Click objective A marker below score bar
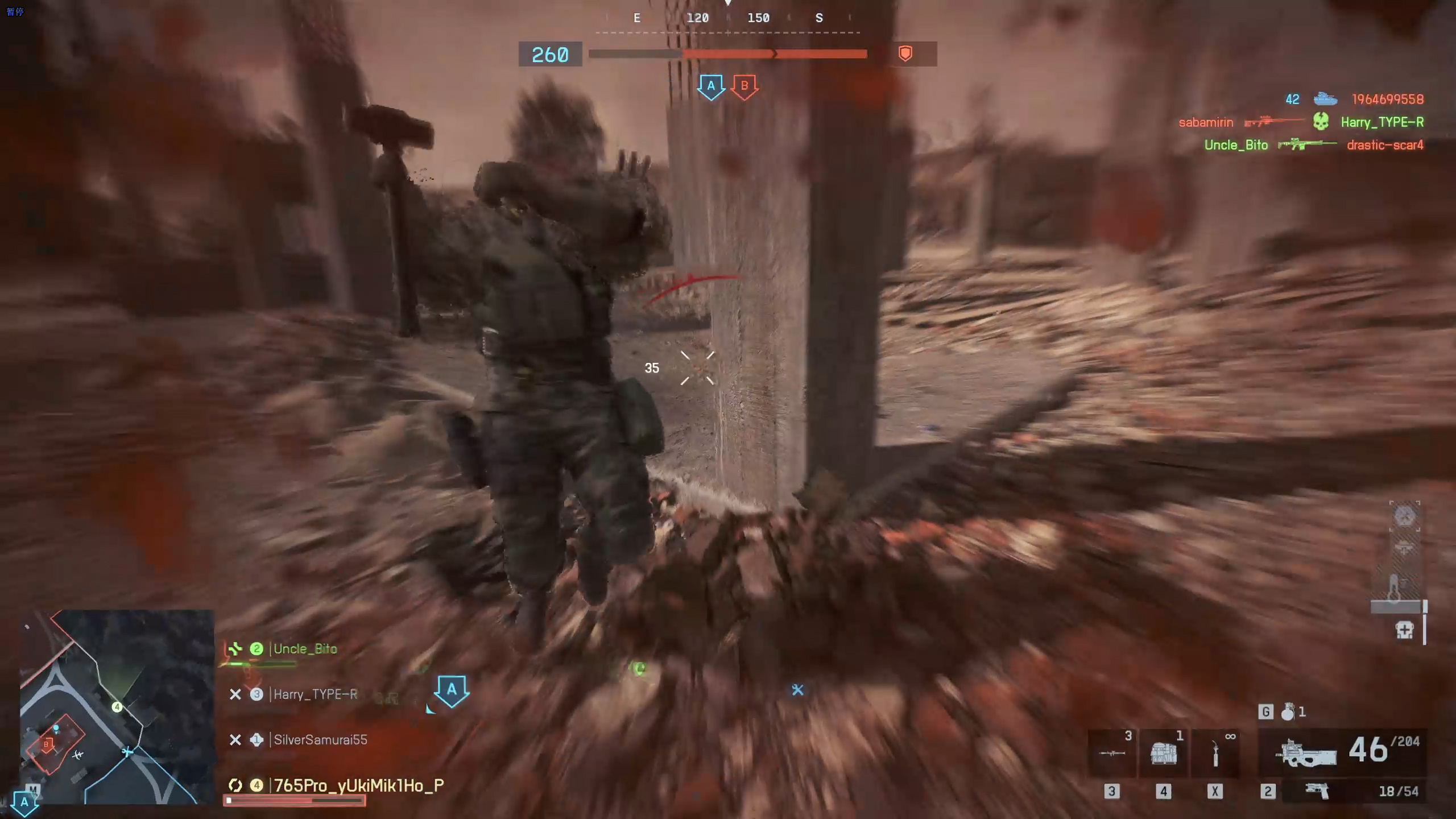Screen dimensions: 1456x819 tap(711, 87)
